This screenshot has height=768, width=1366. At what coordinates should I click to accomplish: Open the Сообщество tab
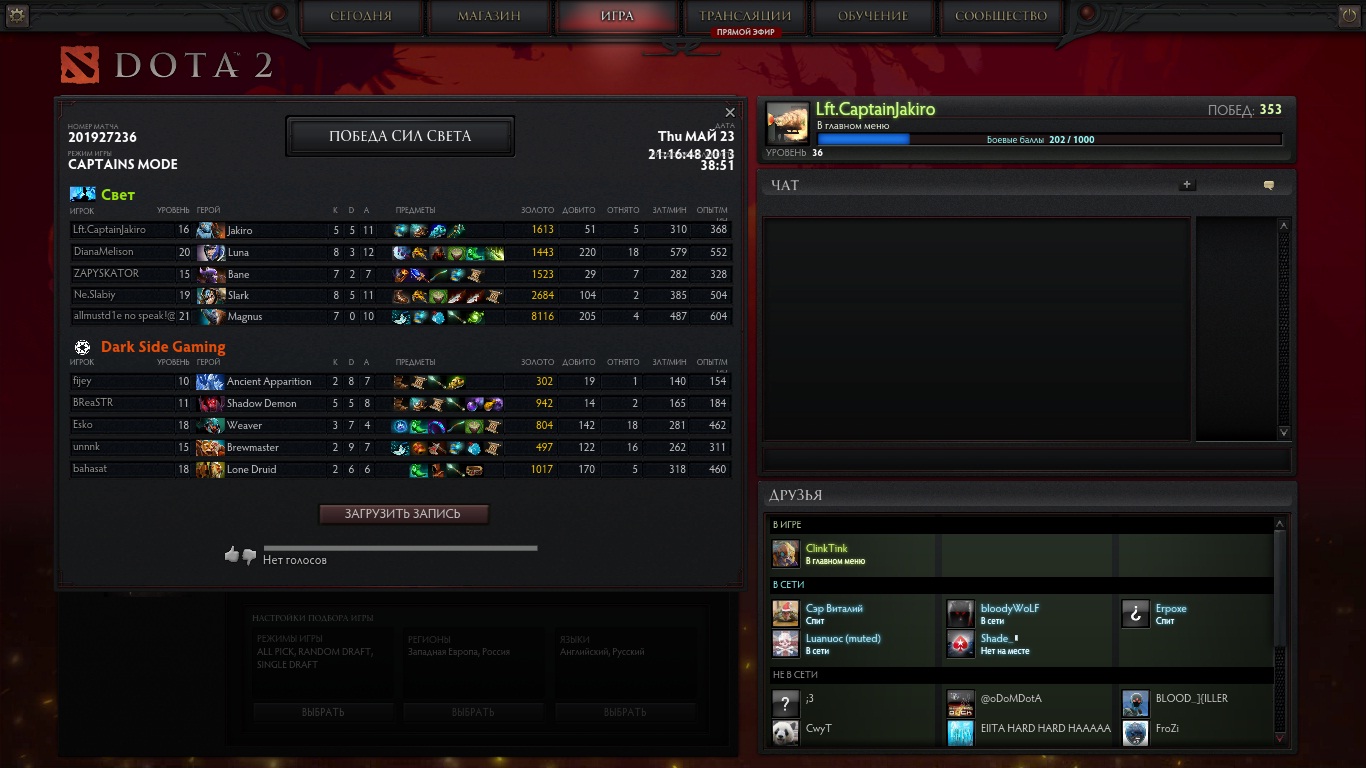pos(1001,16)
